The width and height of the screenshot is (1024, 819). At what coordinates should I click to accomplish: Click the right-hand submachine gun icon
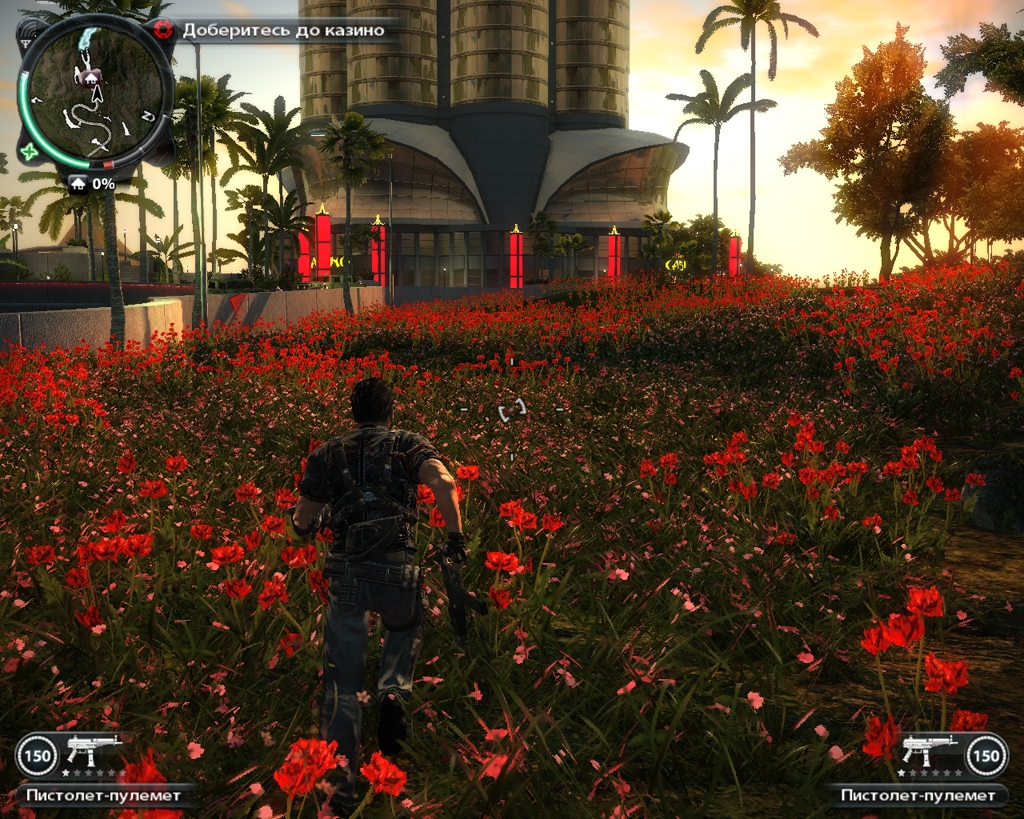(929, 749)
